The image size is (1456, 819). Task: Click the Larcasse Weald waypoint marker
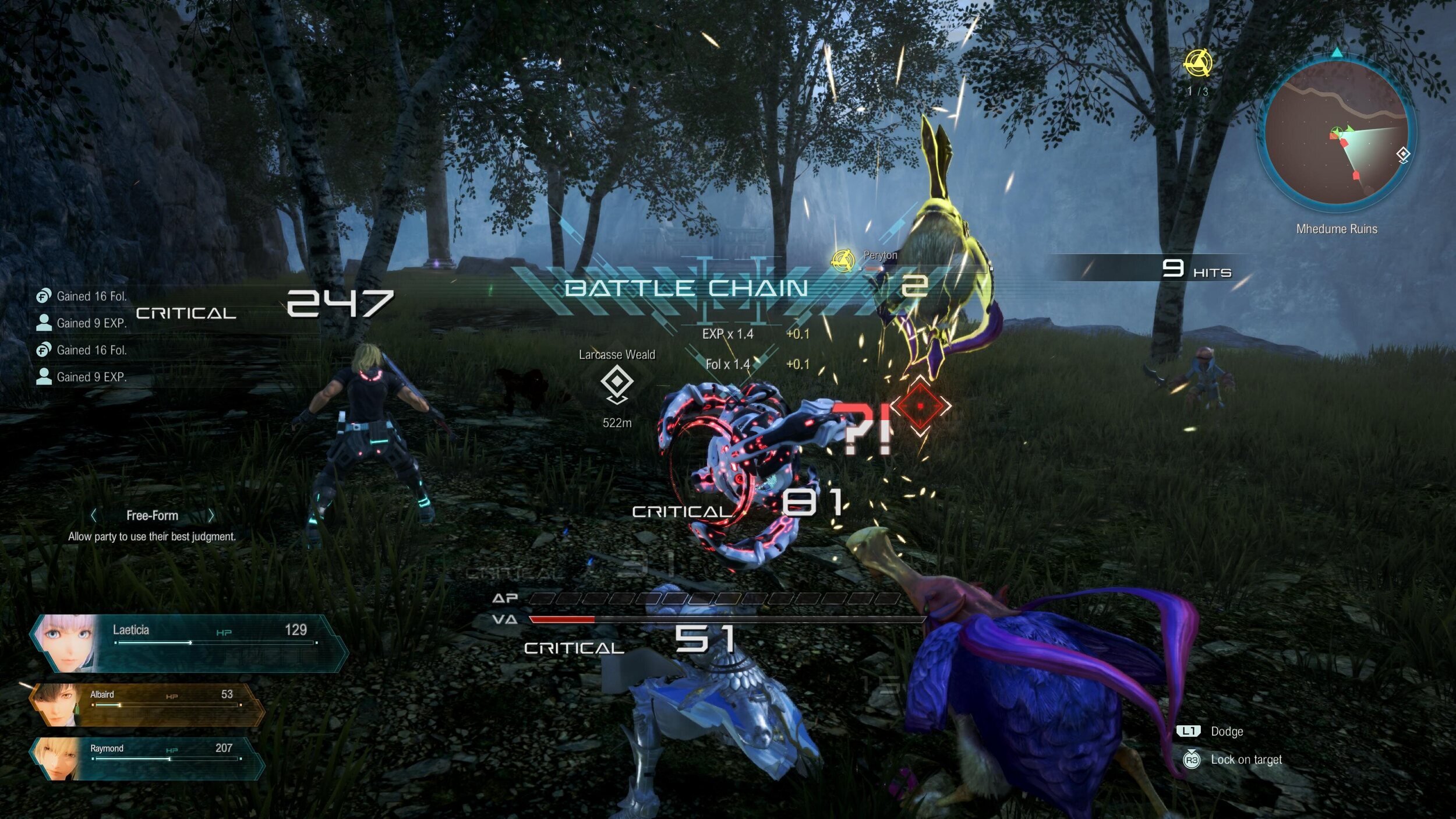[x=617, y=383]
